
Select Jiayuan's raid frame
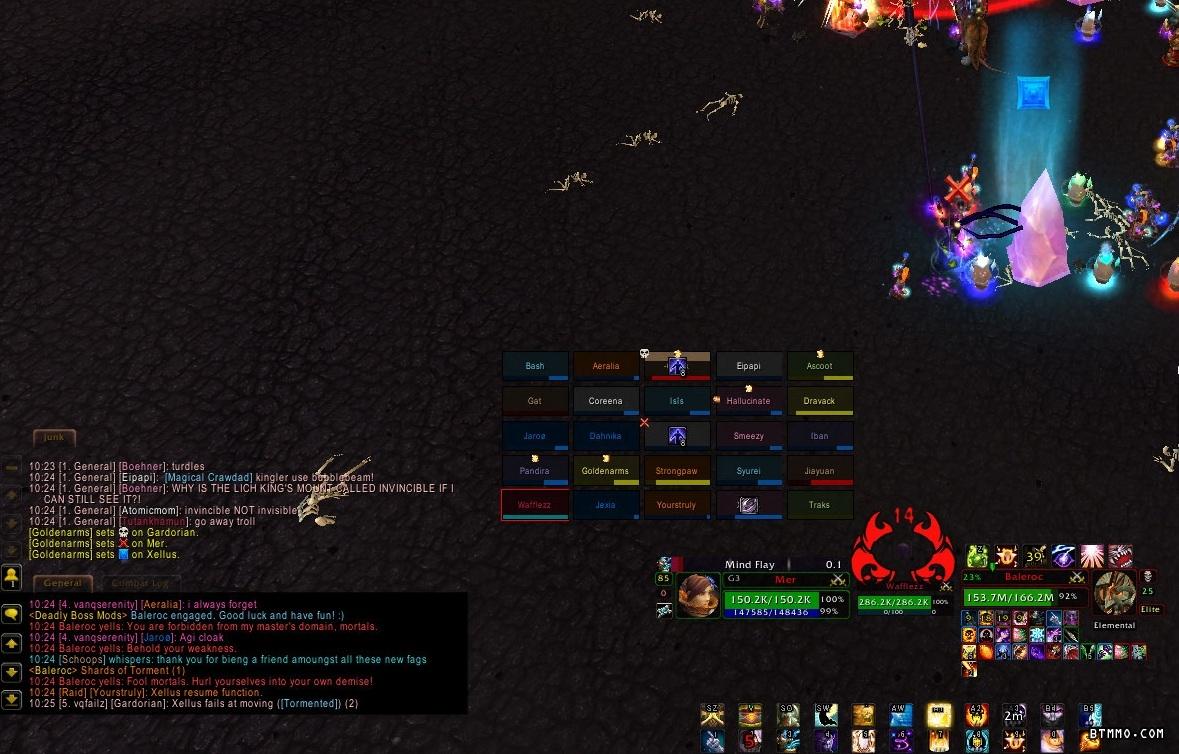(x=819, y=471)
